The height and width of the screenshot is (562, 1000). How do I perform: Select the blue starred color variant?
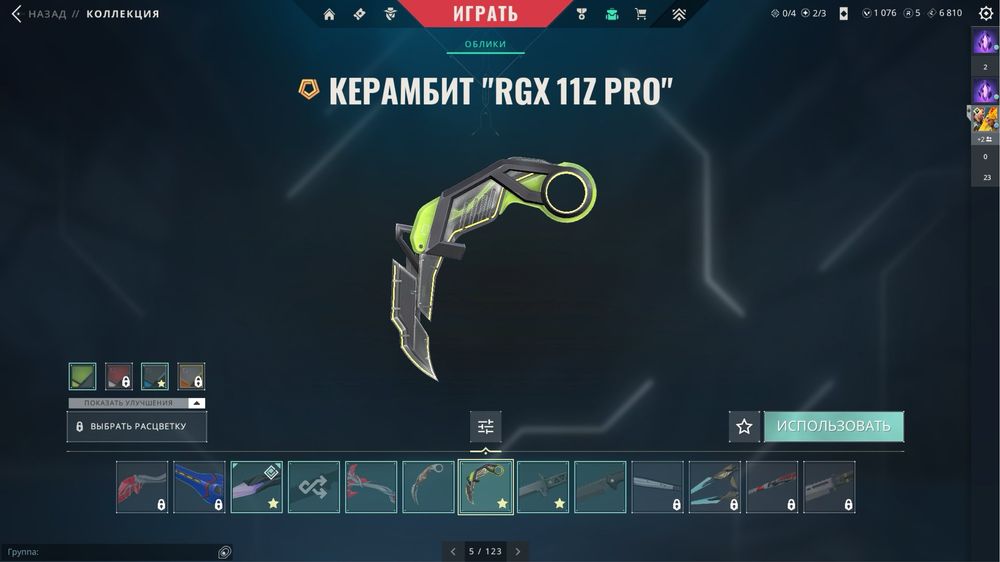(155, 376)
